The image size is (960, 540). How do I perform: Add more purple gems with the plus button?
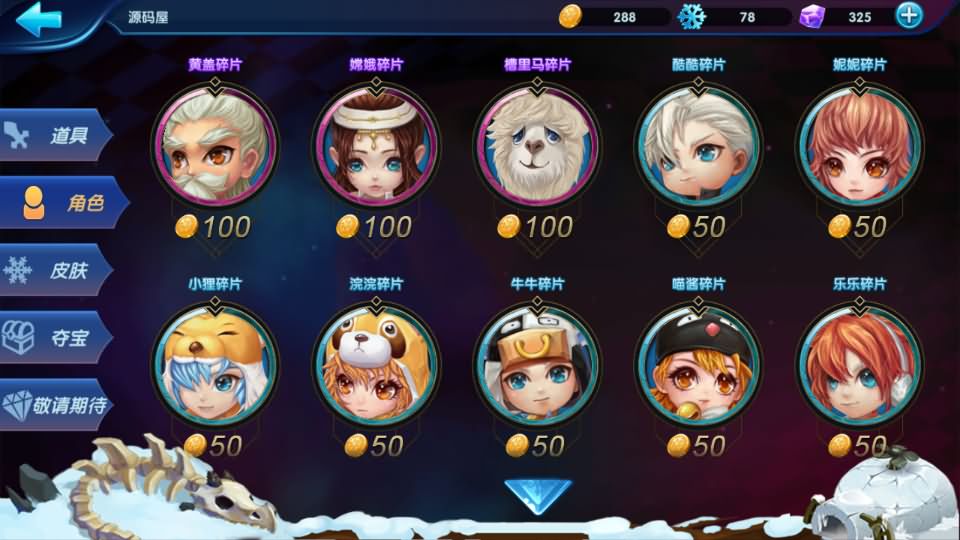[x=908, y=15]
